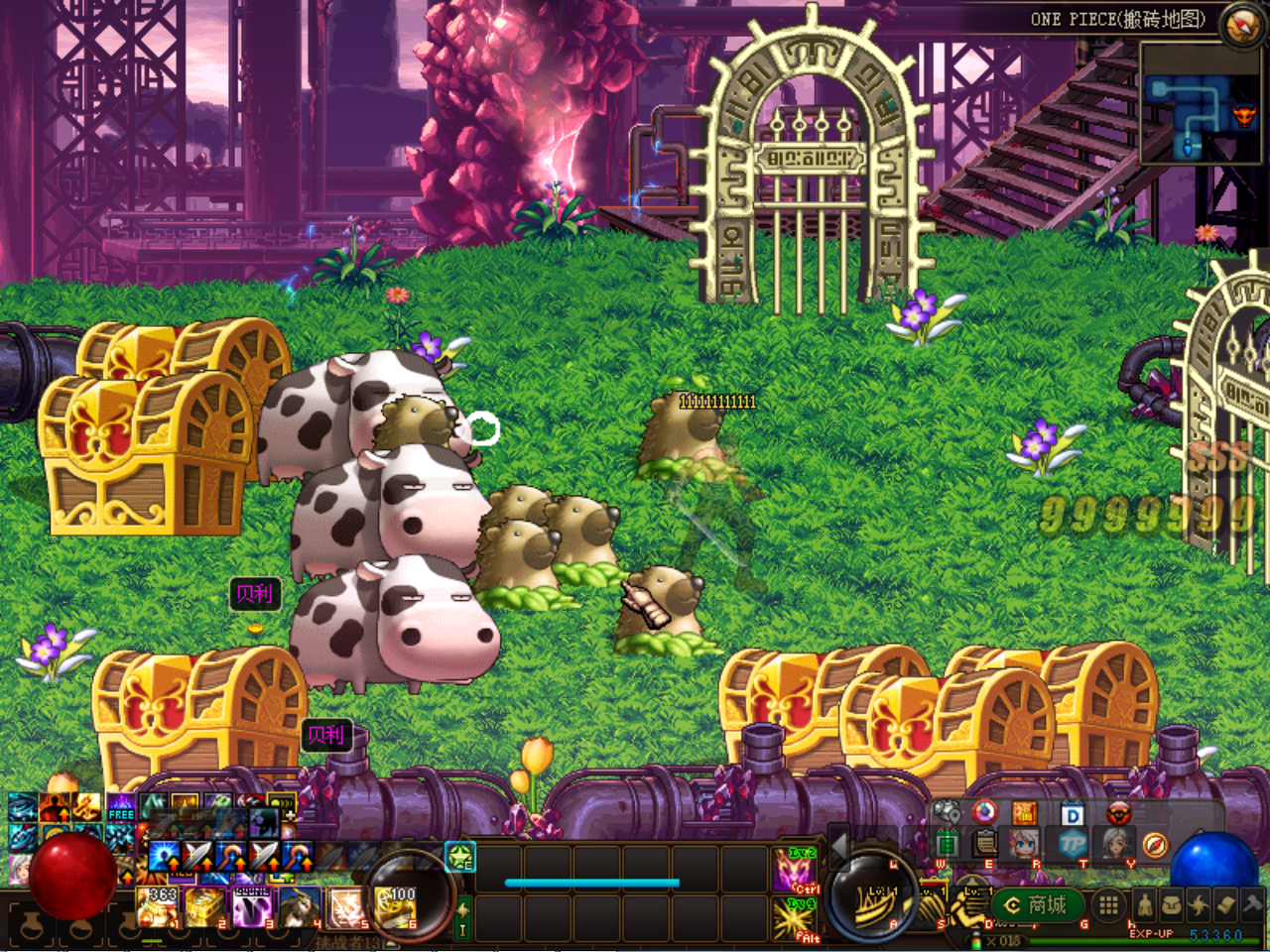The height and width of the screenshot is (952, 1270).
Task: Use the hotbar item showing 363 count
Action: click(159, 907)
